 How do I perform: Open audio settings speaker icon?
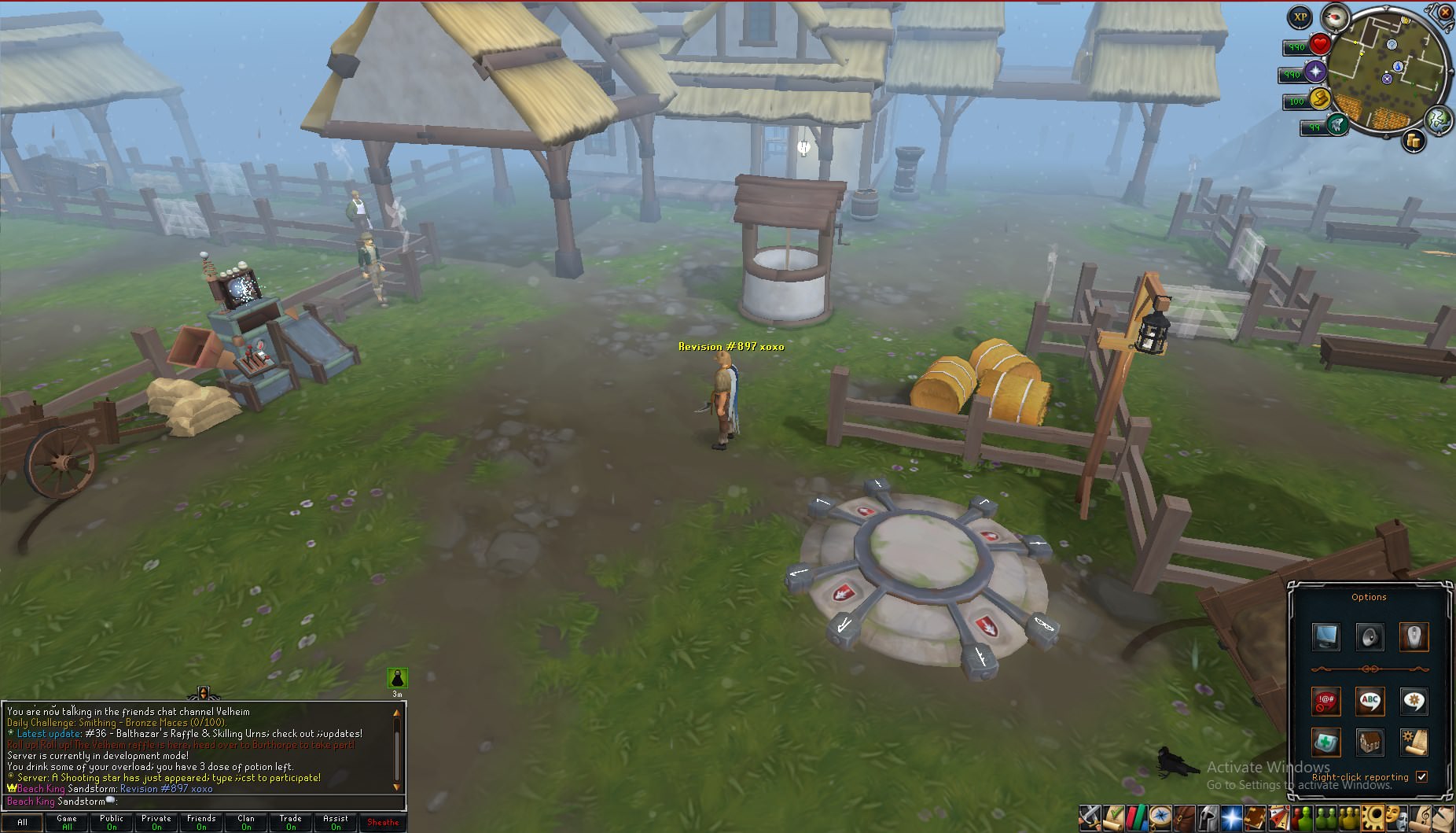[1370, 636]
